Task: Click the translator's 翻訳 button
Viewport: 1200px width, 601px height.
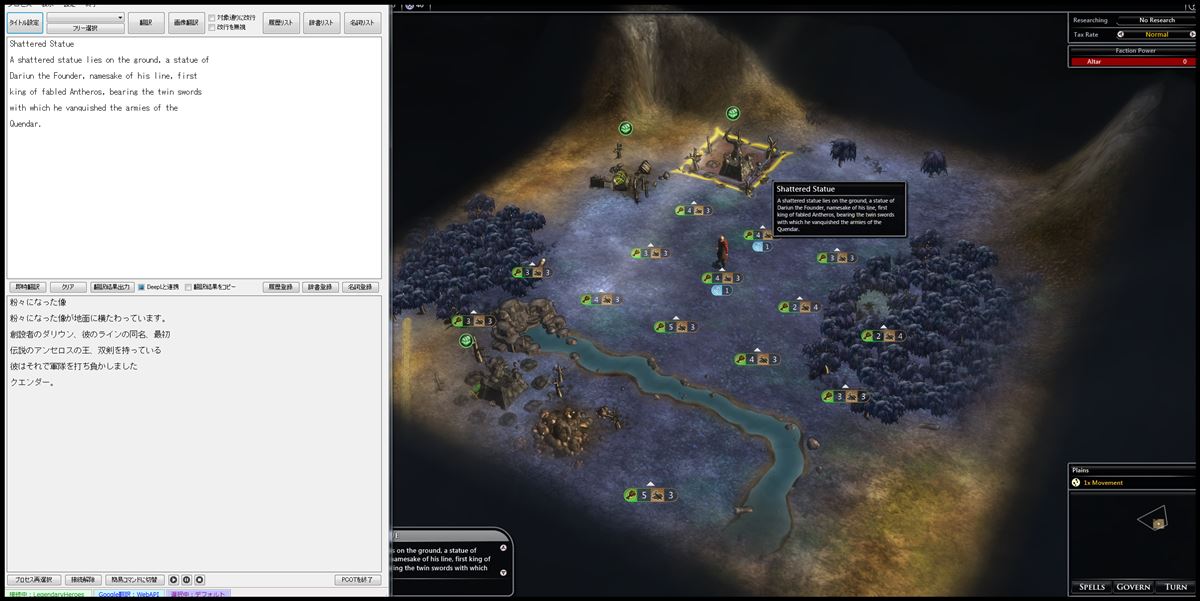Action: (146, 22)
